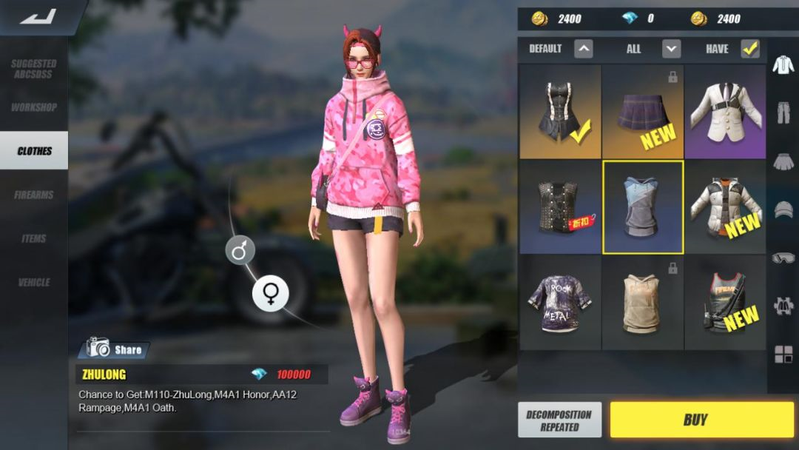Open the Items category

point(34,239)
